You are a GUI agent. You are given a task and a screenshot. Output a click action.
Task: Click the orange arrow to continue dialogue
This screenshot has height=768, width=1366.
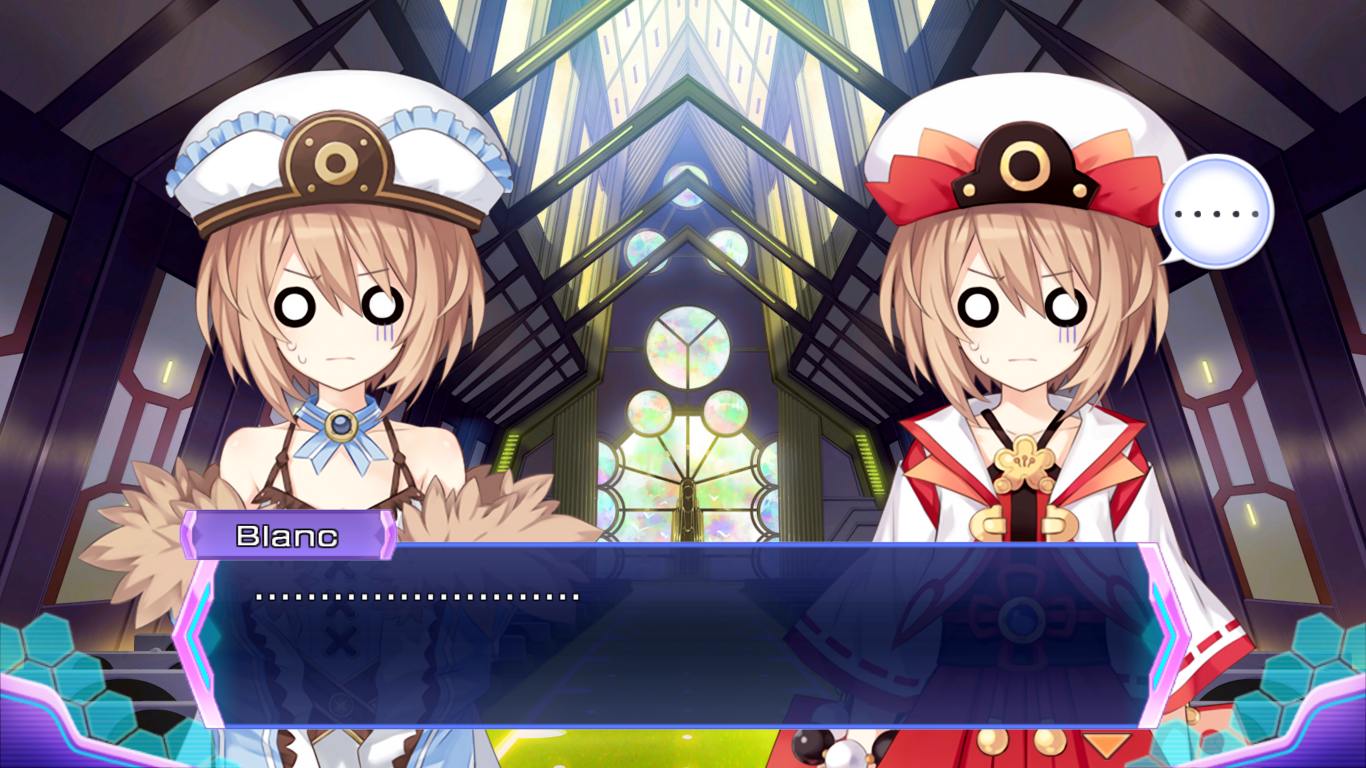[1107, 745]
